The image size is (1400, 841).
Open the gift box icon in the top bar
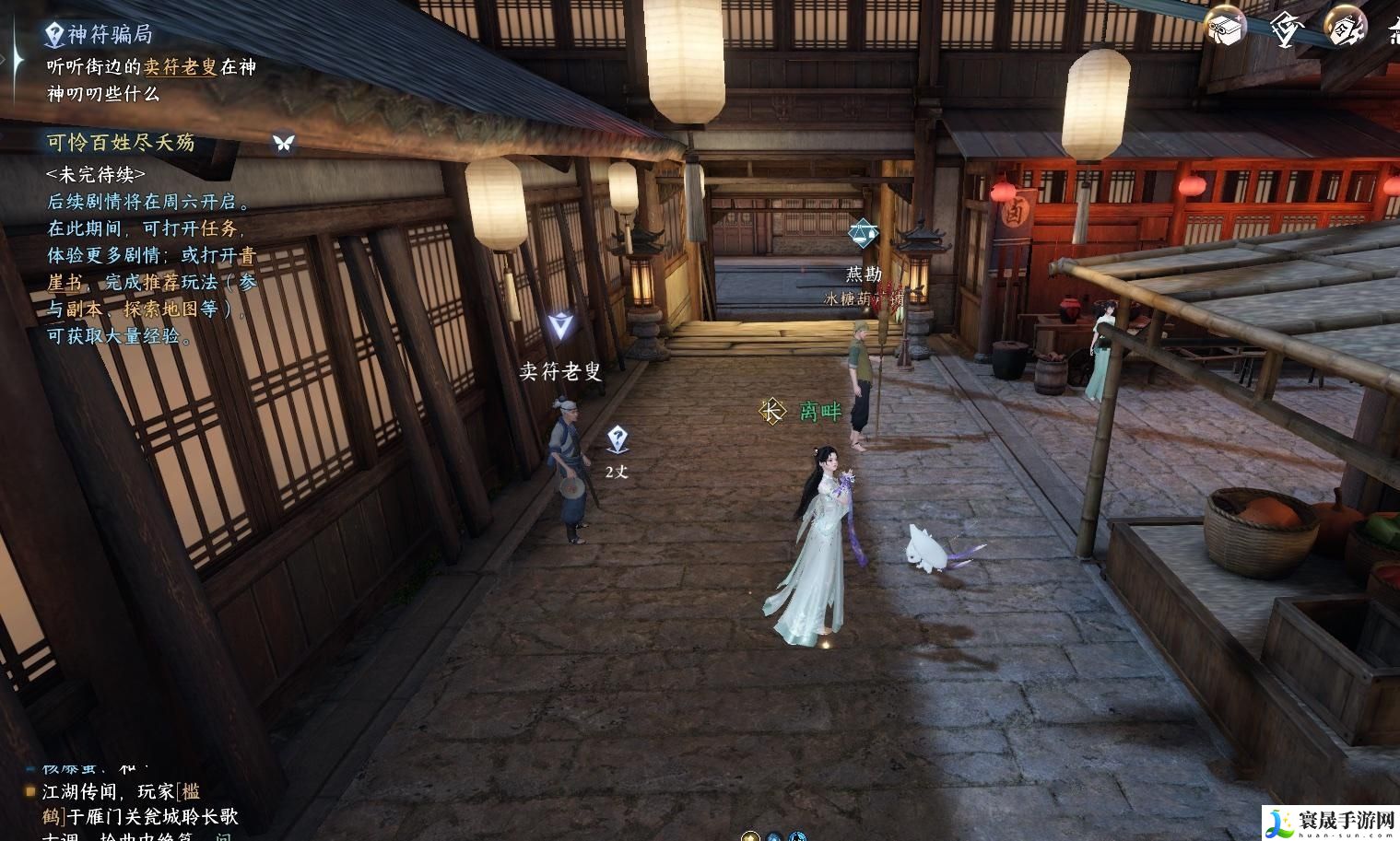[1225, 28]
